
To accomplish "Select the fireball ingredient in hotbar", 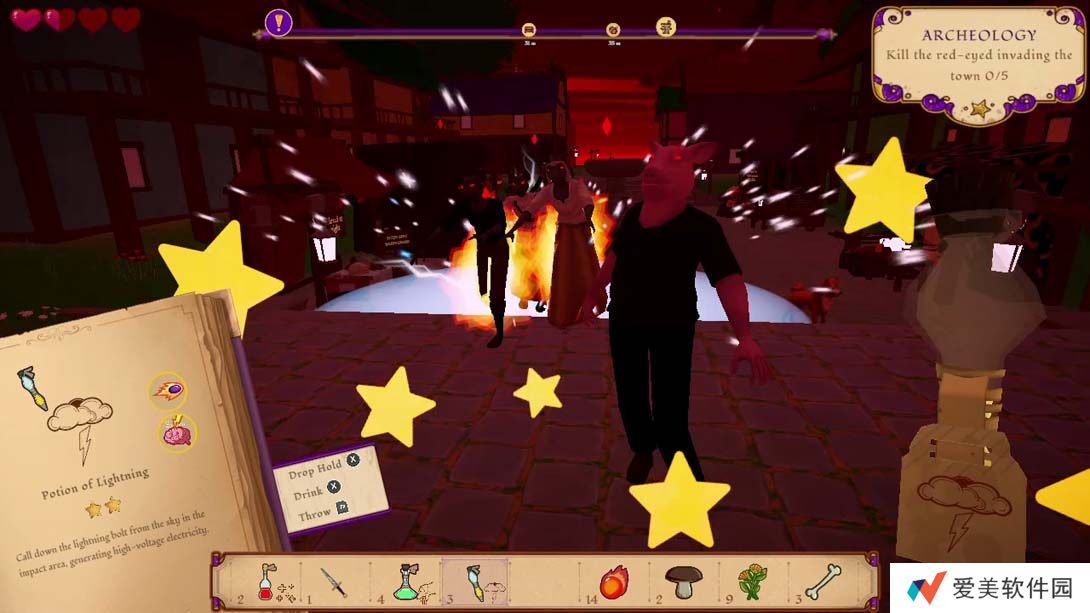I will point(612,581).
